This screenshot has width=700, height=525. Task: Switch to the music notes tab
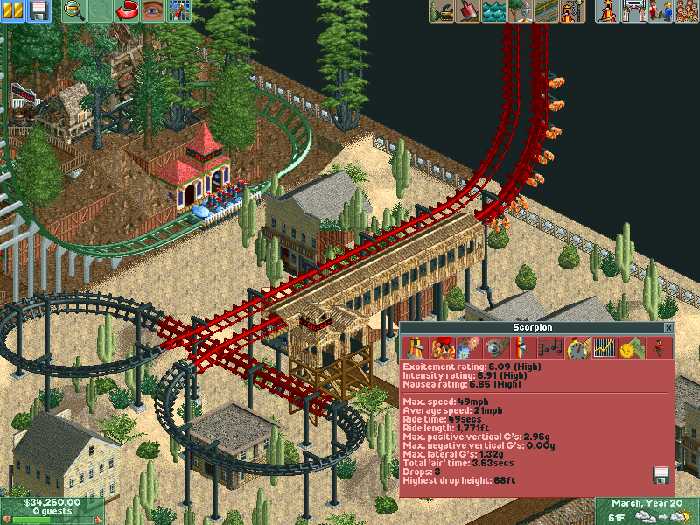click(x=550, y=348)
